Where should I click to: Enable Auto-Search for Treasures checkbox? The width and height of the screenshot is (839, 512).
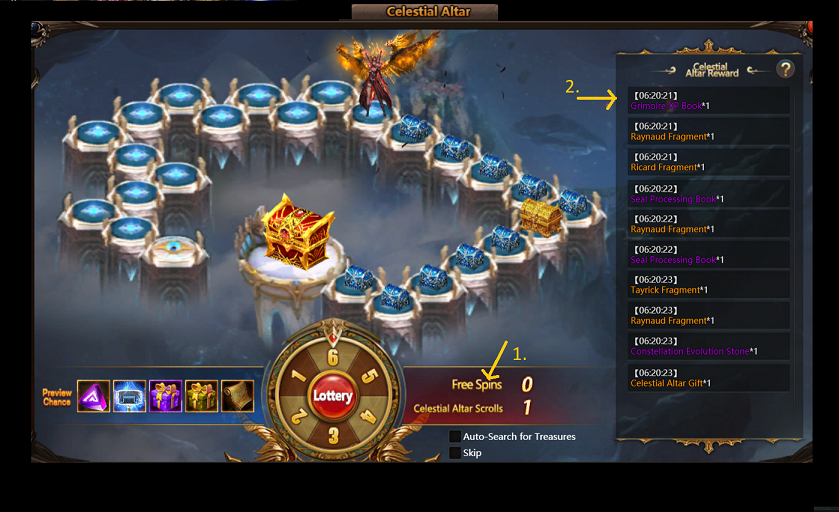tap(455, 437)
